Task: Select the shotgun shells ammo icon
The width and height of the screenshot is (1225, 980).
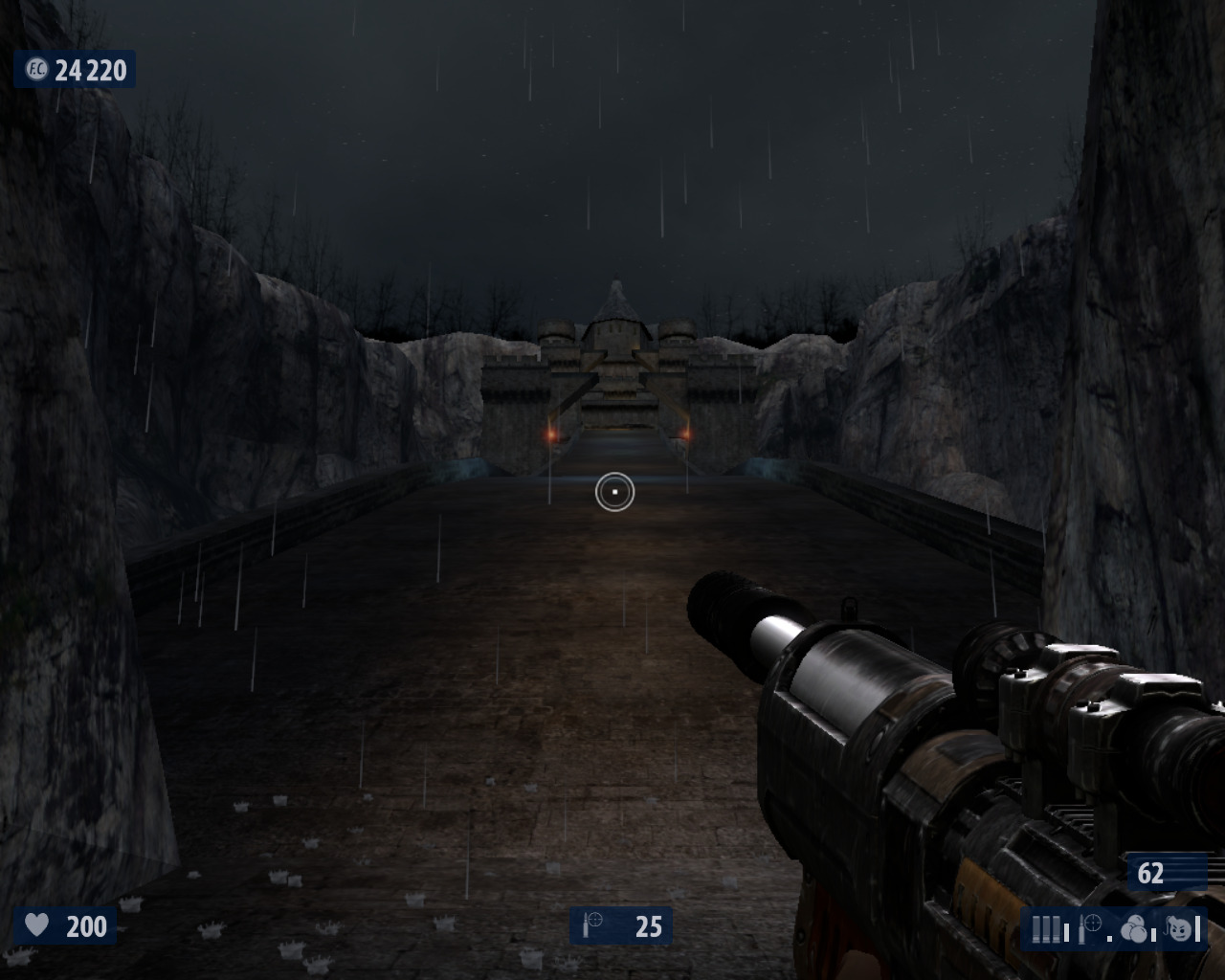Action: [x=1047, y=928]
